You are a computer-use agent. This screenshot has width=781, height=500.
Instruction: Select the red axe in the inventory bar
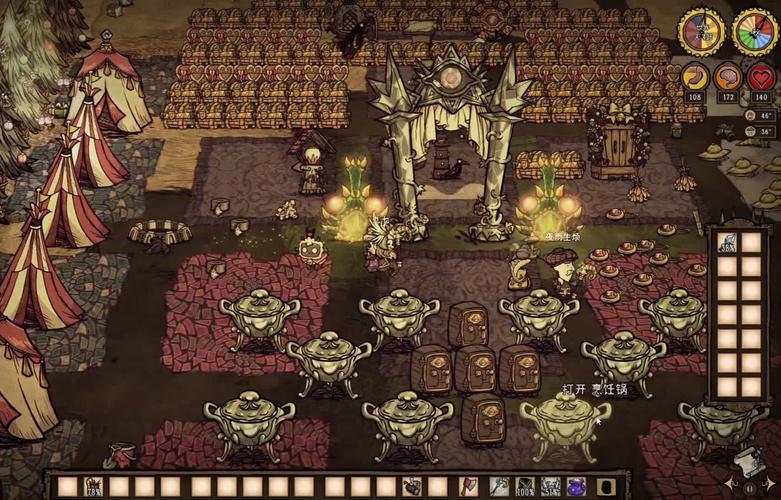467,487
